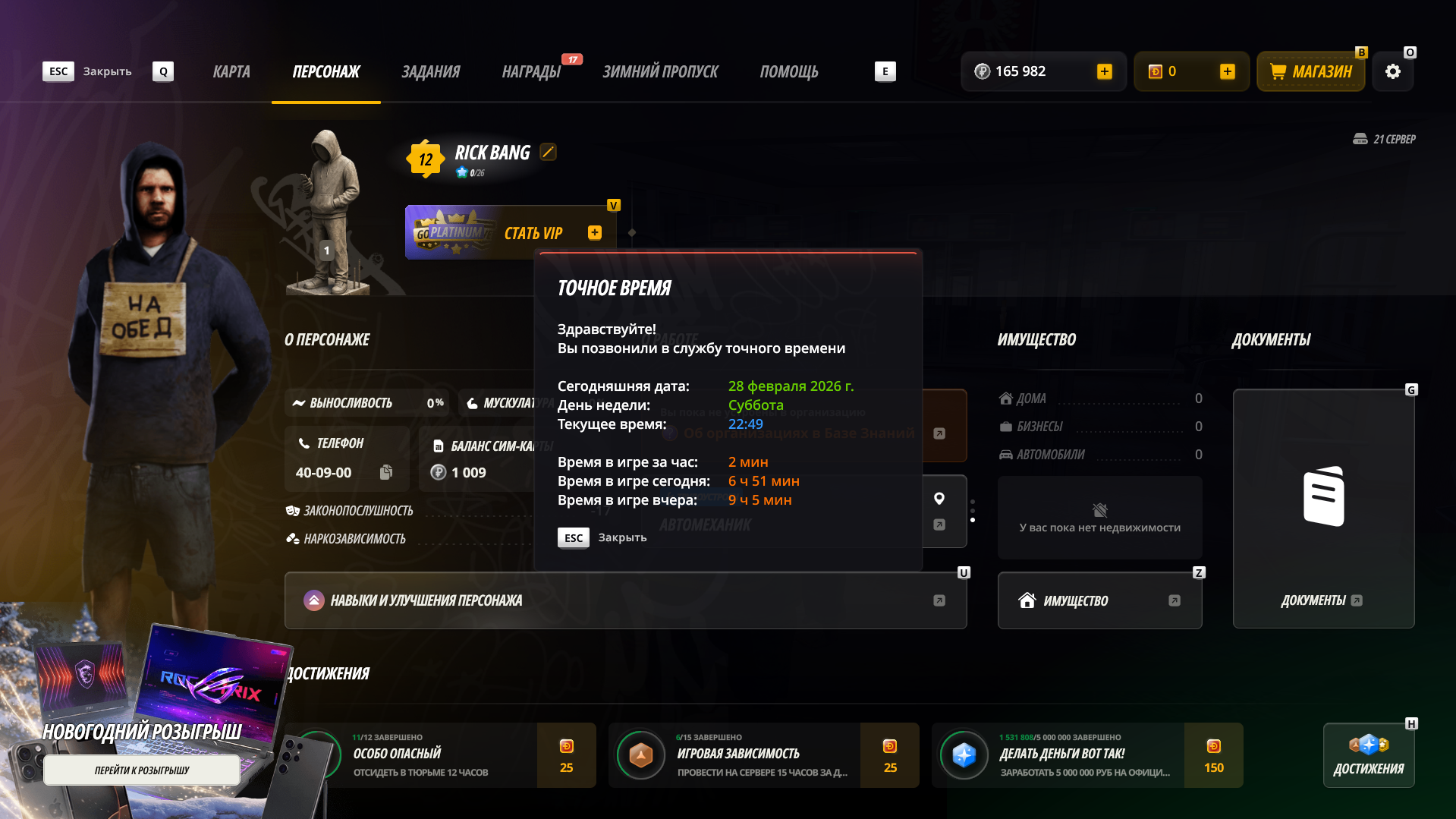Open the МАГАЗИН shop
This screenshot has height=819, width=1456.
click(1311, 71)
